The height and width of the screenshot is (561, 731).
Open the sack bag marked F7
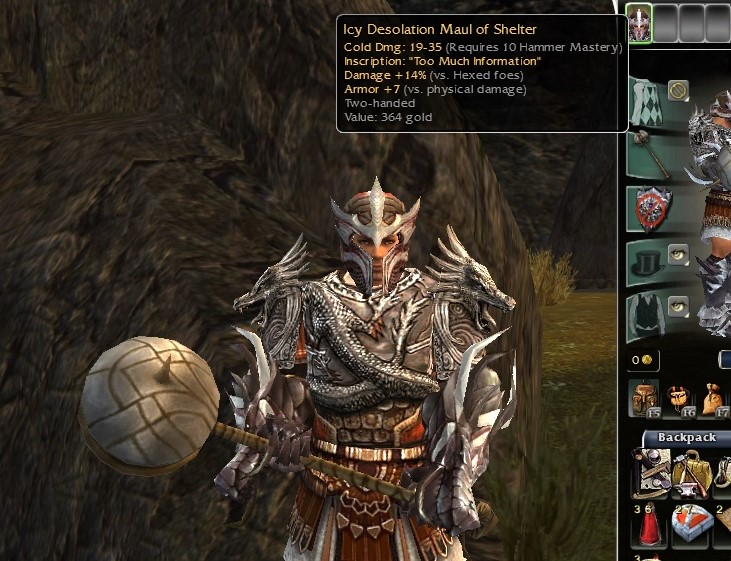click(711, 398)
